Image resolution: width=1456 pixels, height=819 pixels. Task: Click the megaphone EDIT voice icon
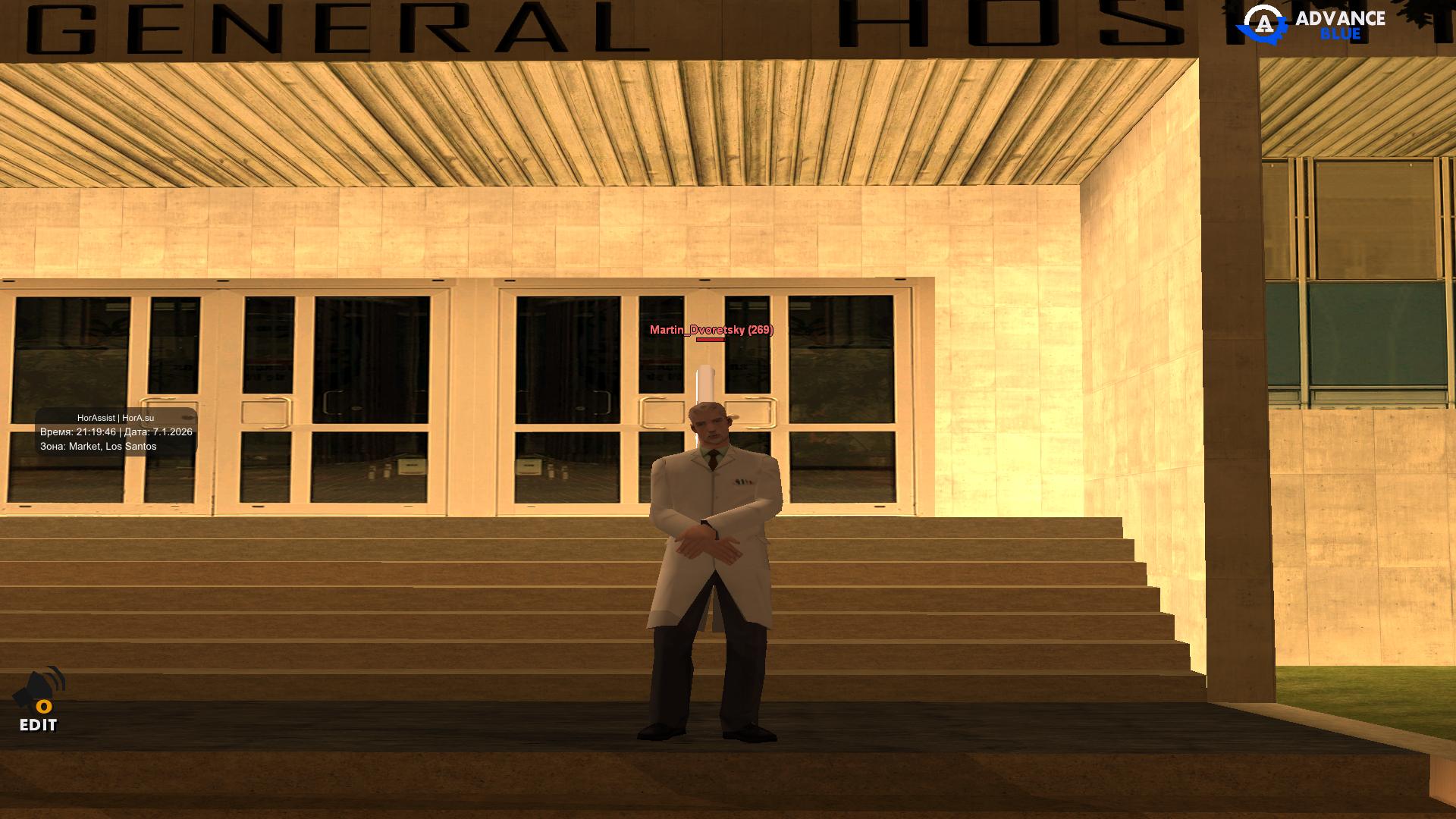point(39,698)
